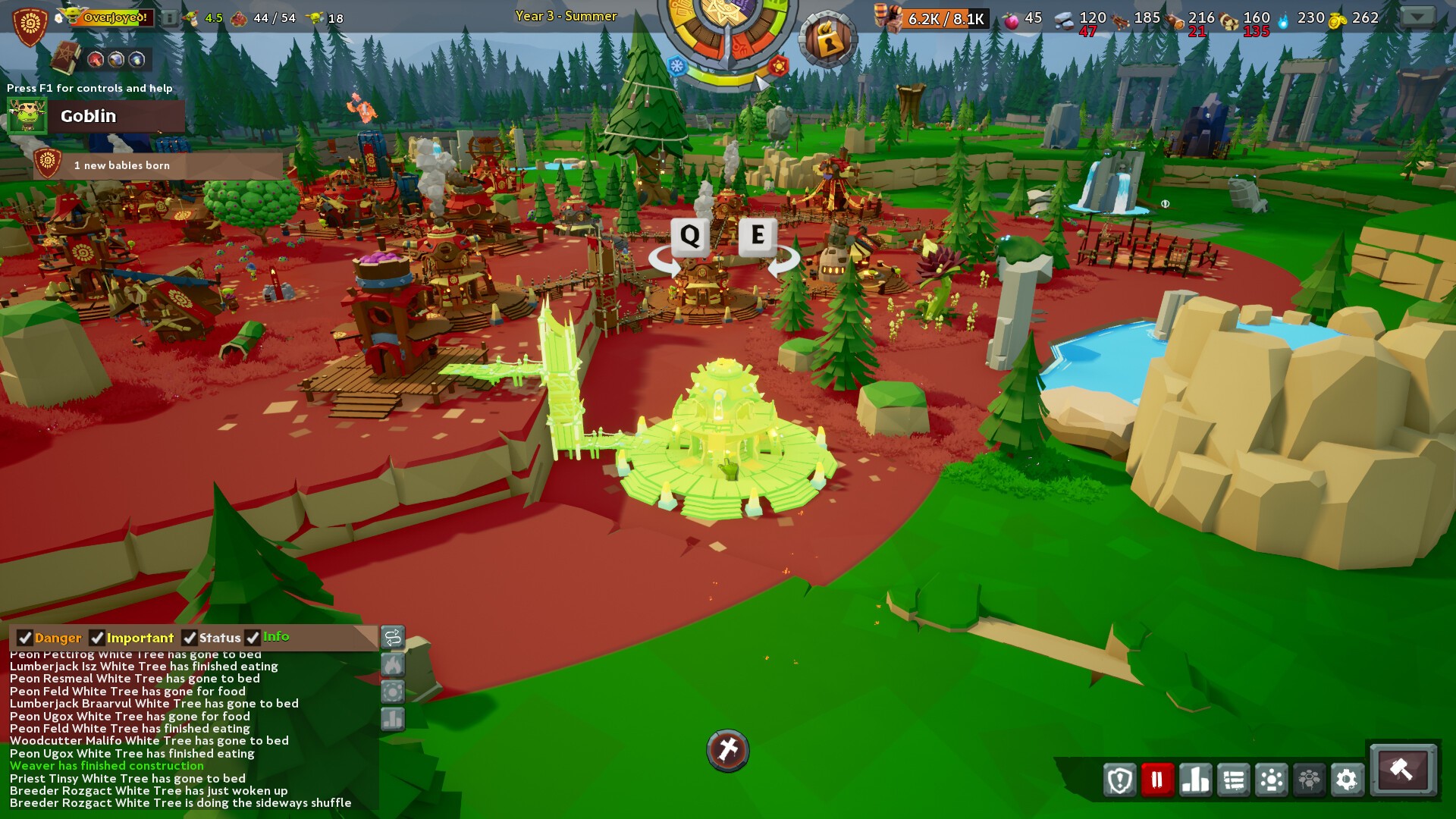This screenshot has width=1456, height=819.
Task: Toggle the Status message filter
Action: [190, 638]
